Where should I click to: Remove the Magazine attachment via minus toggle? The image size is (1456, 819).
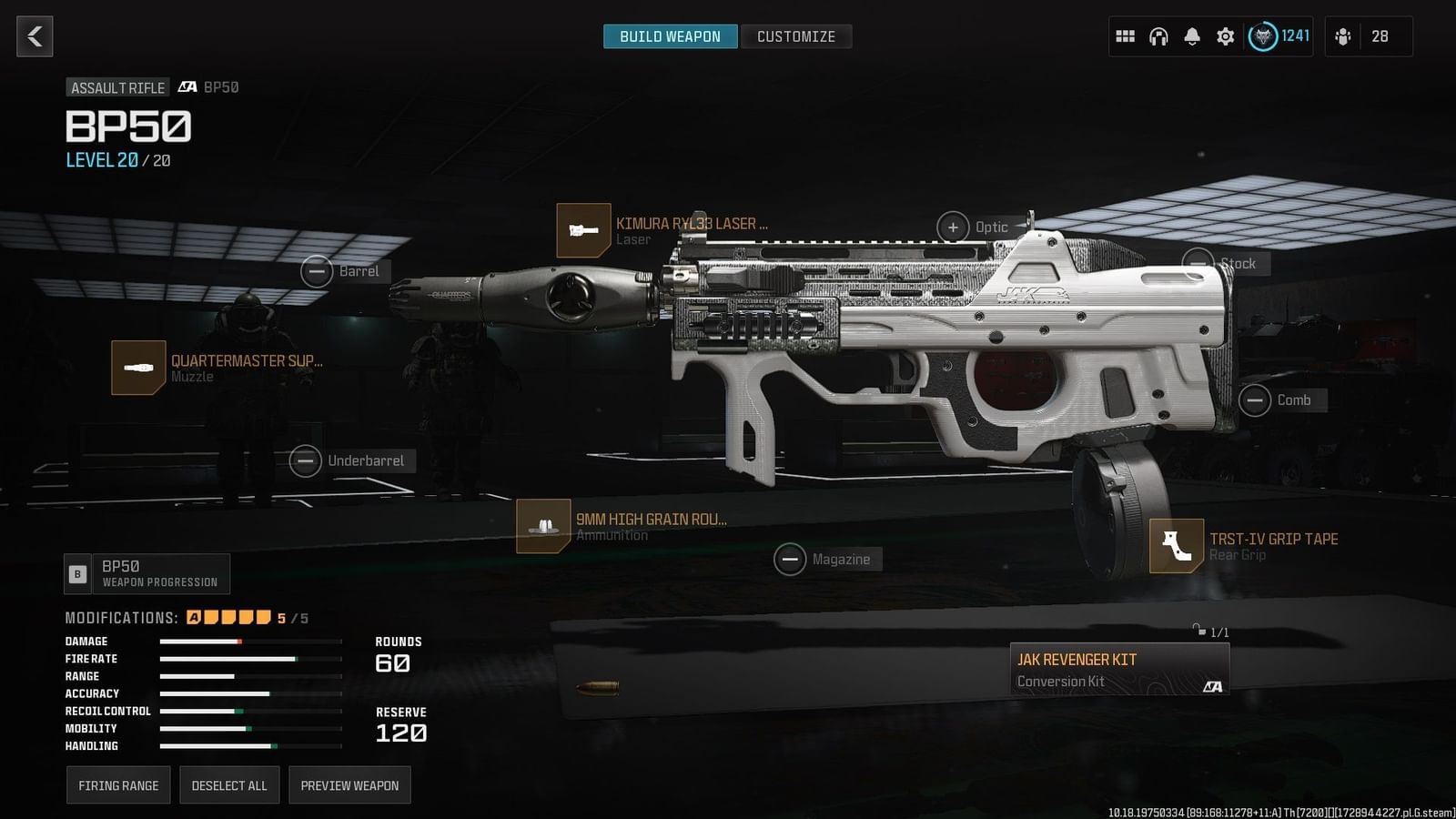(x=790, y=559)
